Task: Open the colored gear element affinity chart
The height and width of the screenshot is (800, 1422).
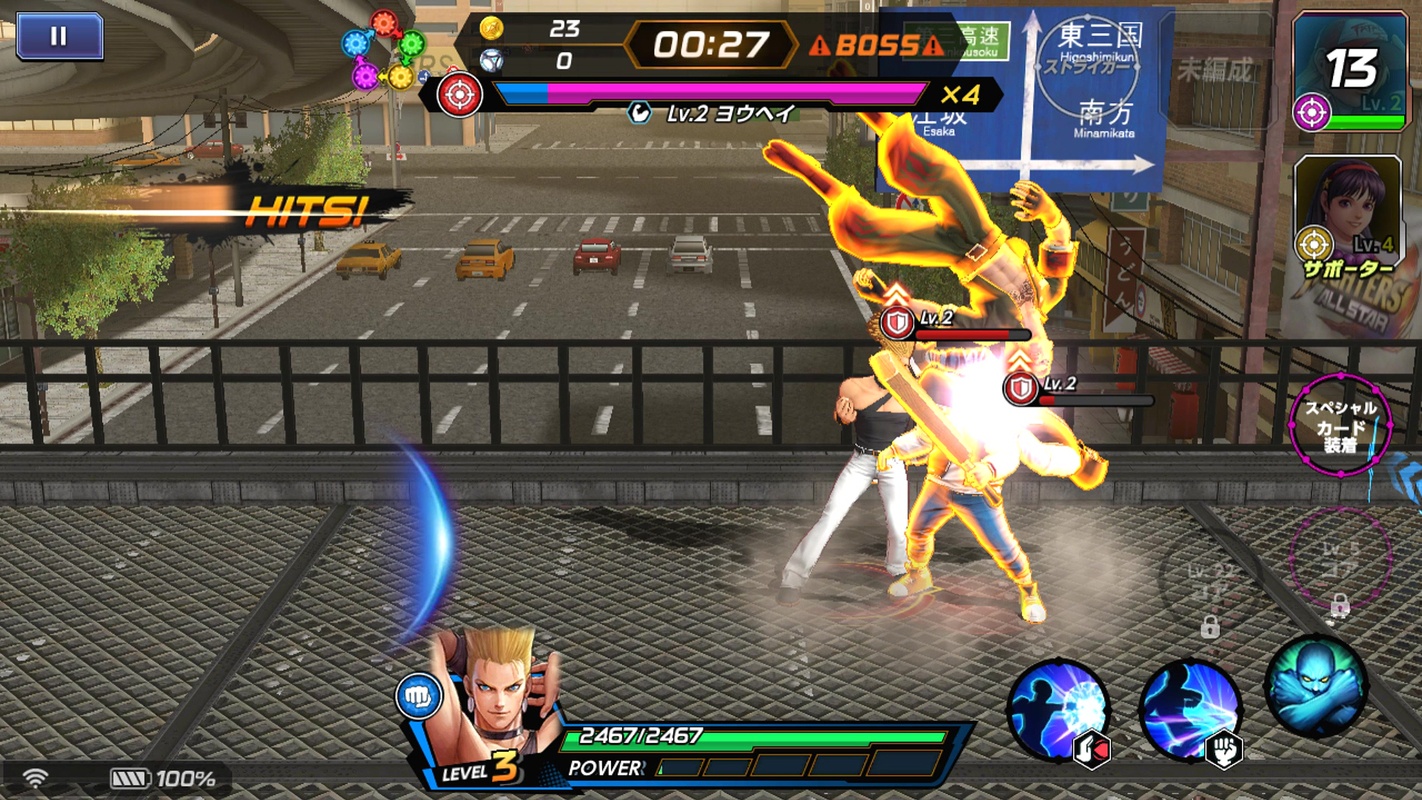Action: [383, 49]
